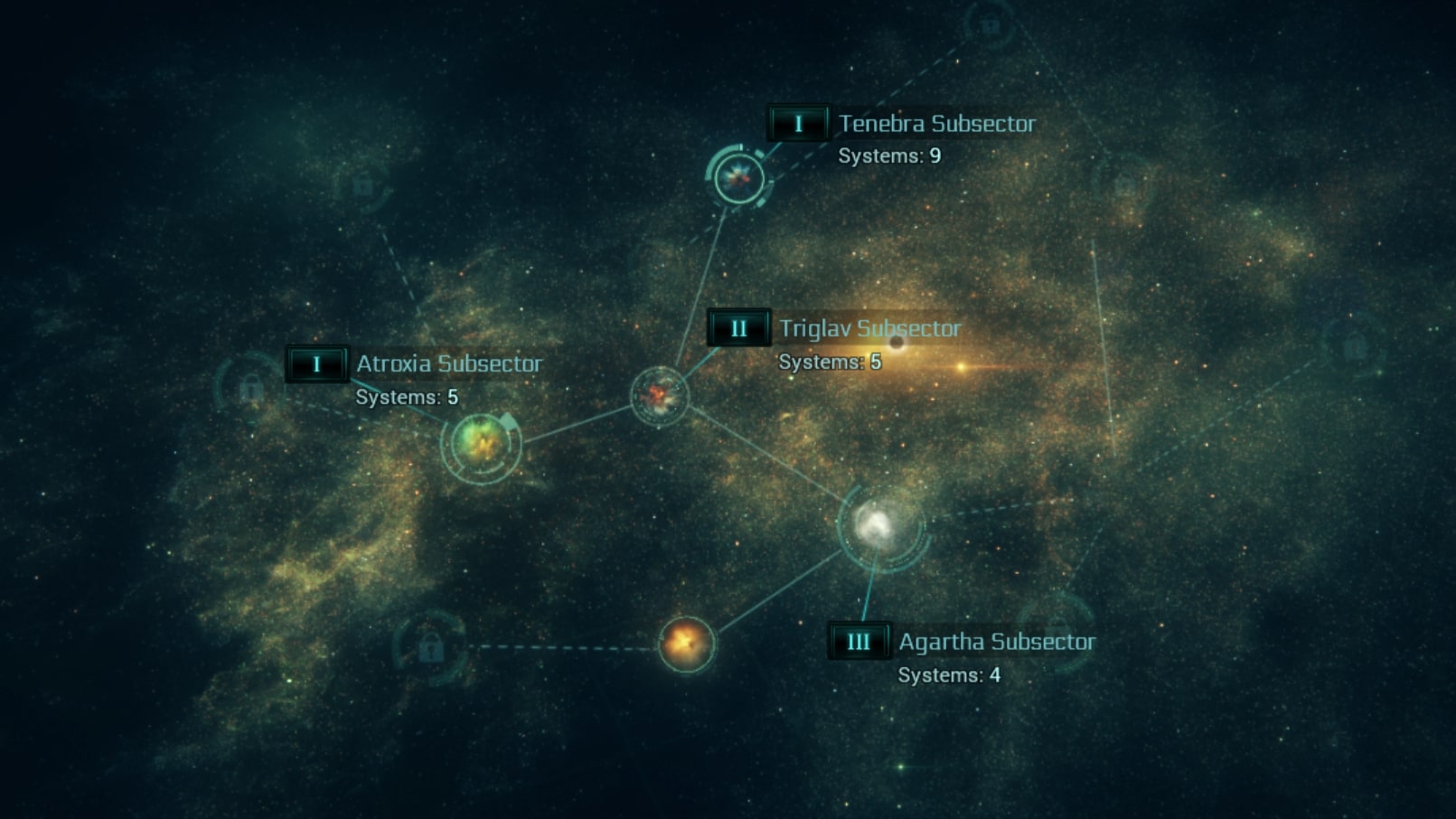Click the Atroxia Subsector tier I badge
The height and width of the screenshot is (819, 1456).
(x=316, y=364)
